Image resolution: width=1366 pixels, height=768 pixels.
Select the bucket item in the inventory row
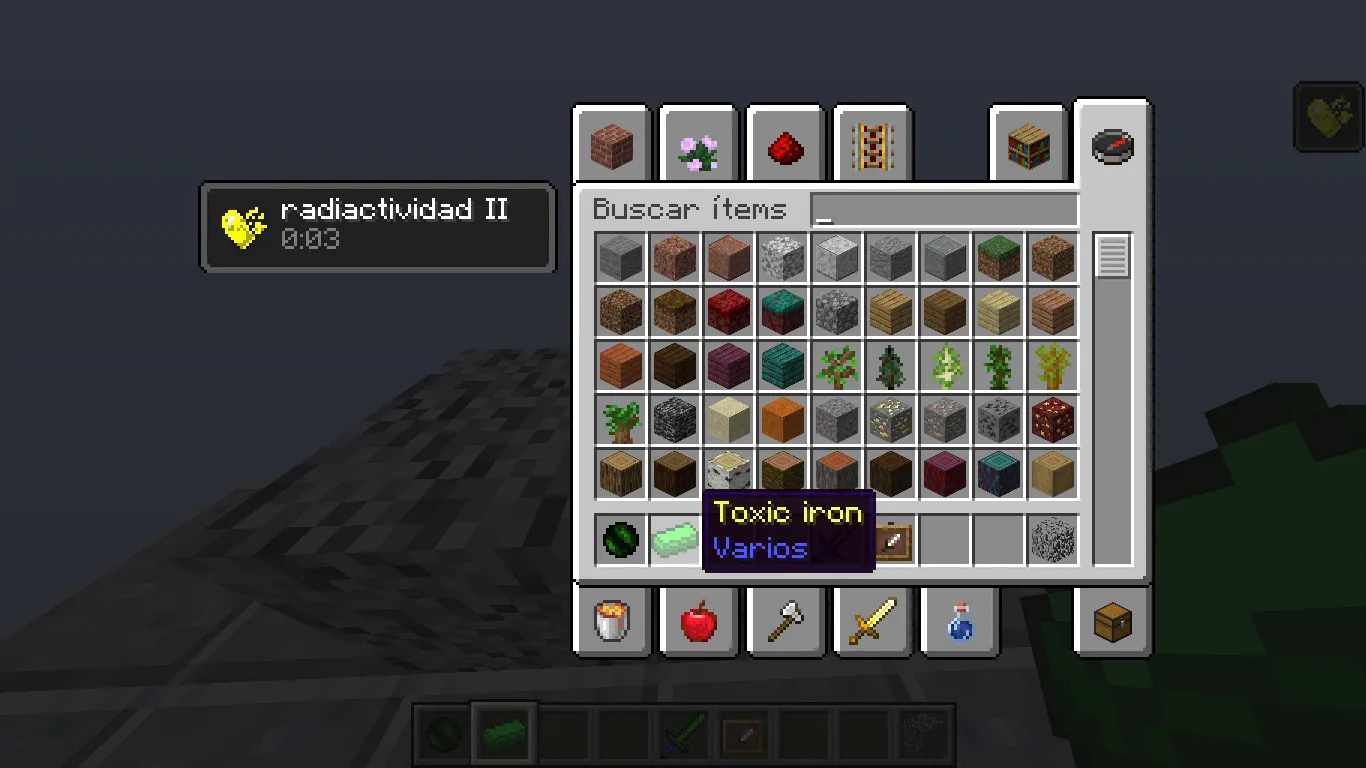coord(613,621)
